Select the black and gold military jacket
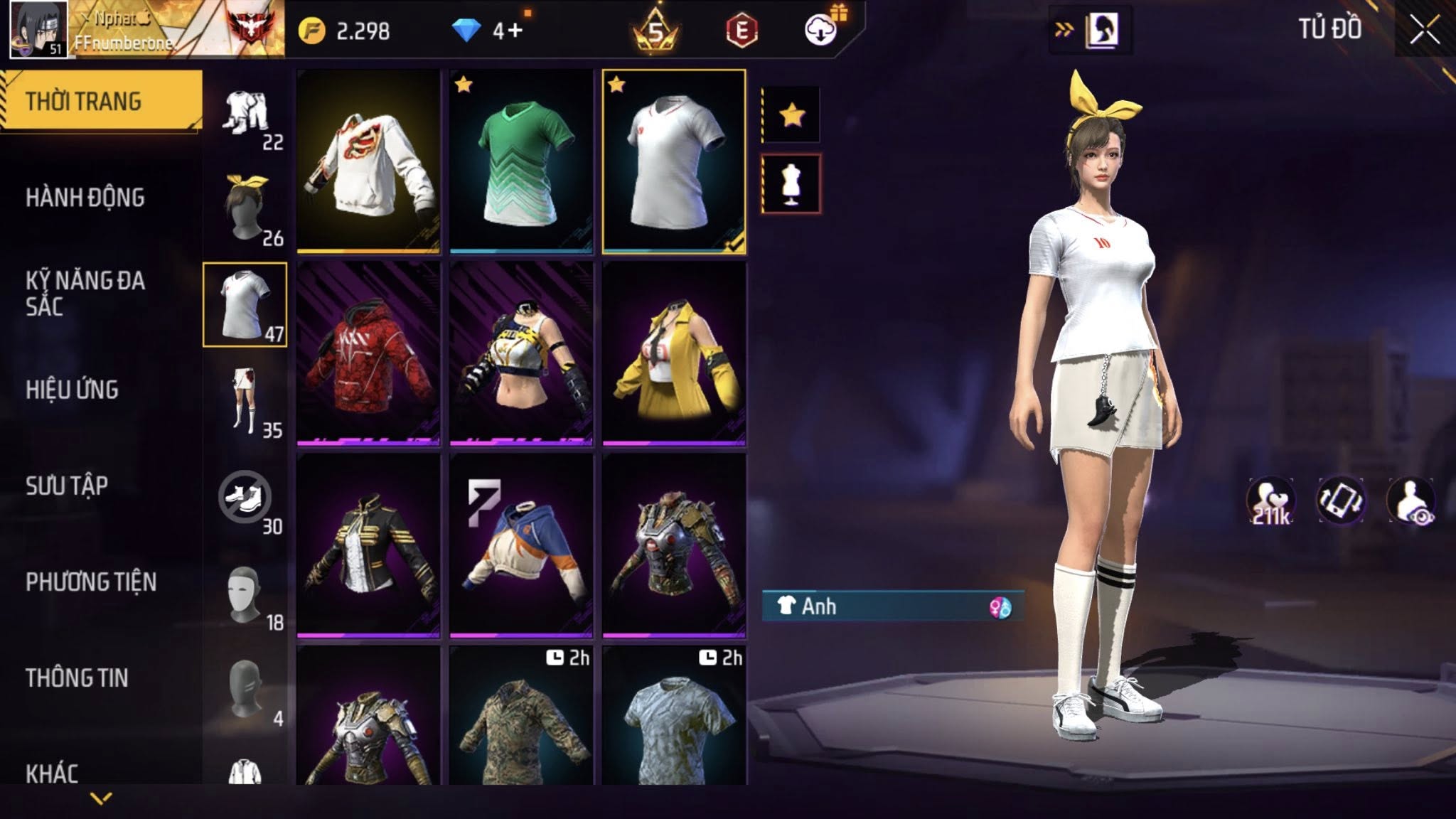Viewport: 1456px width, 819px height. [x=368, y=546]
